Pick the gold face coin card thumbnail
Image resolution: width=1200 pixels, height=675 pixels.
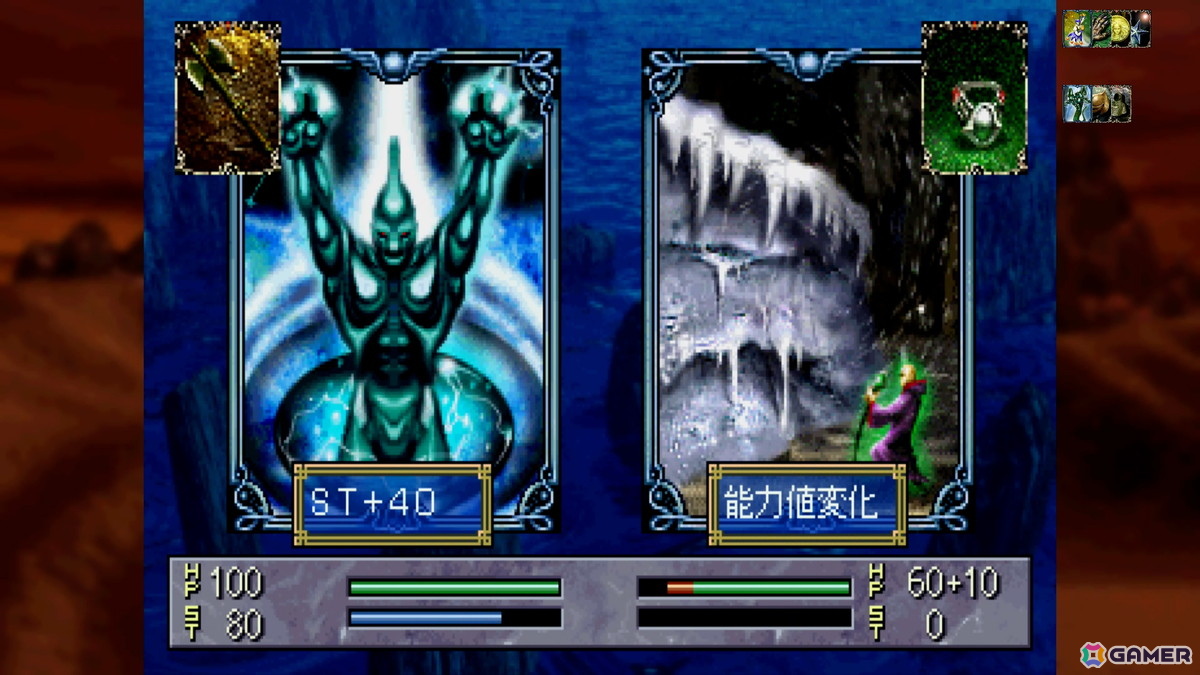coord(1118,29)
